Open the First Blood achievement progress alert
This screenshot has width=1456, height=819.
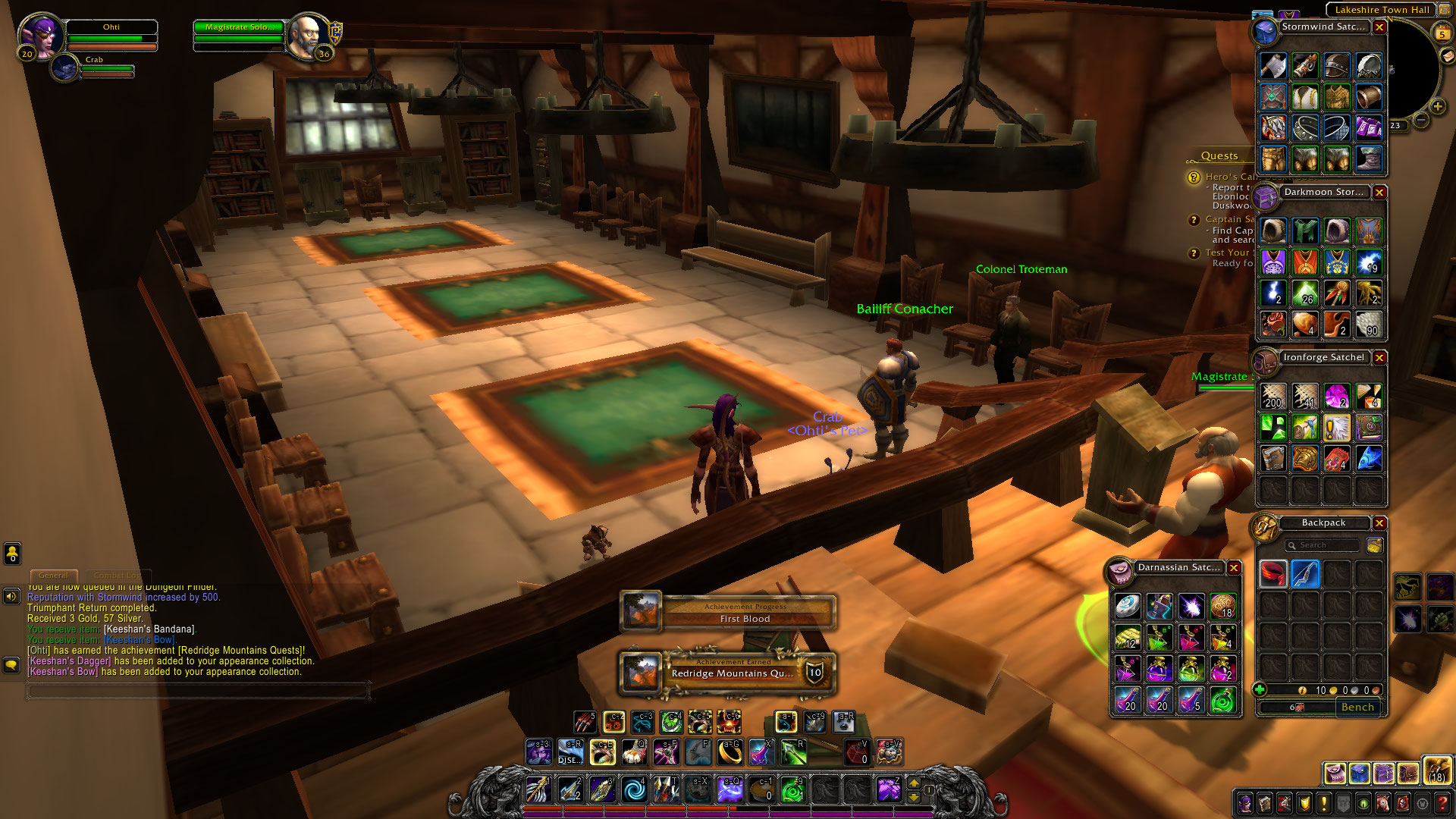pos(728,613)
